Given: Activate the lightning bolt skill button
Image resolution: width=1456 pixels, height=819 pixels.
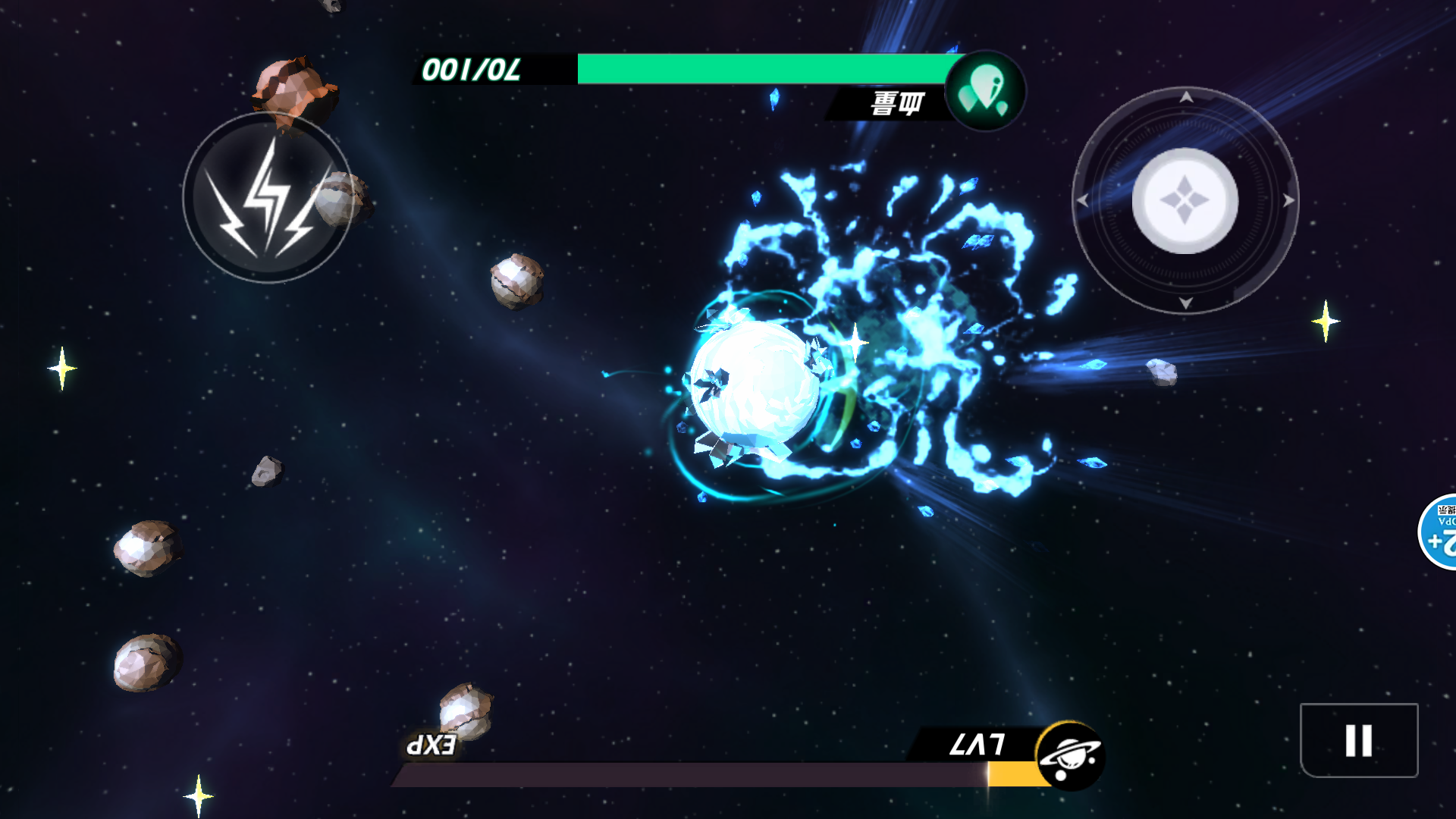Looking at the screenshot, I should point(267,199).
